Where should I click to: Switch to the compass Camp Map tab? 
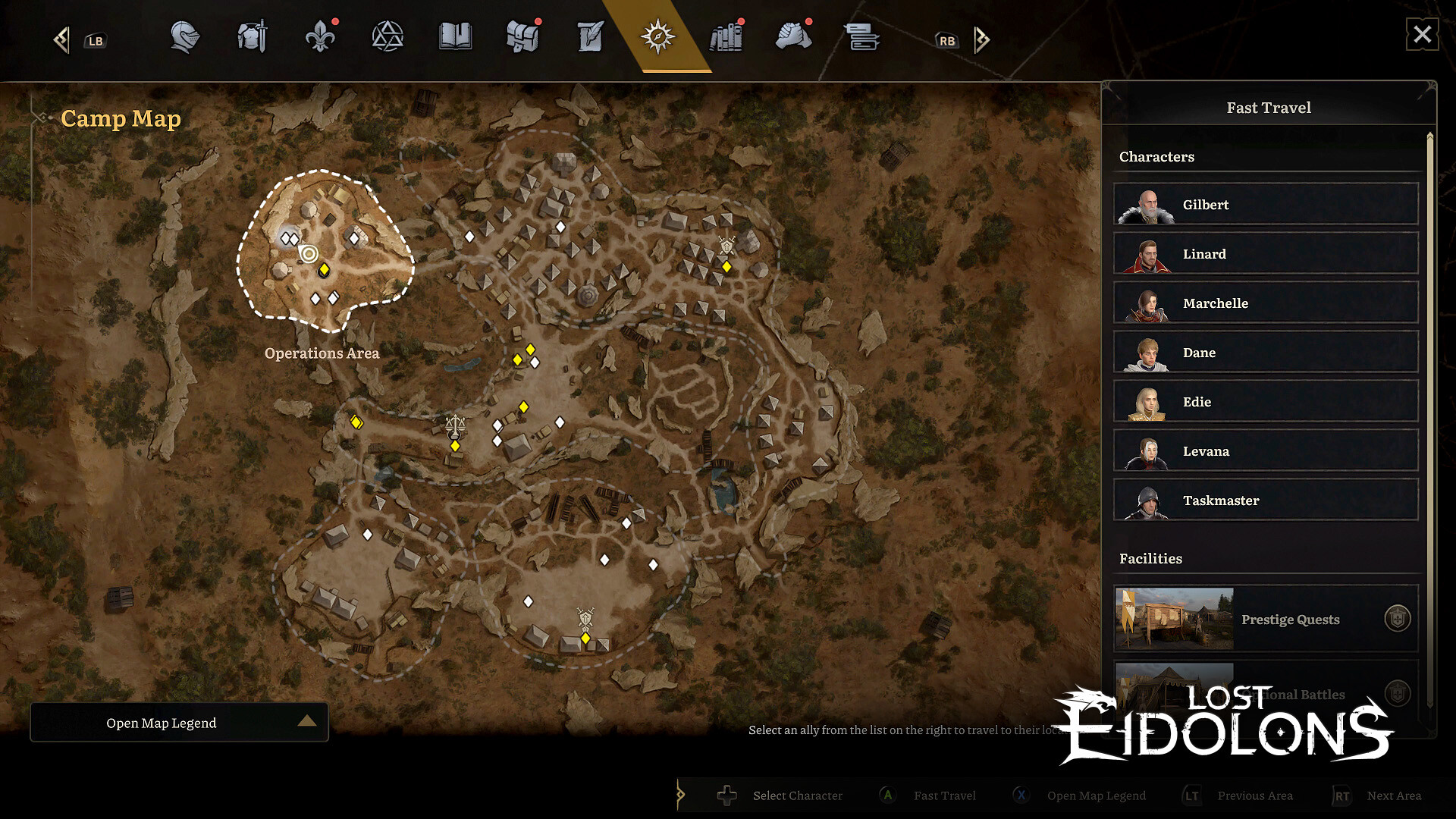657,38
